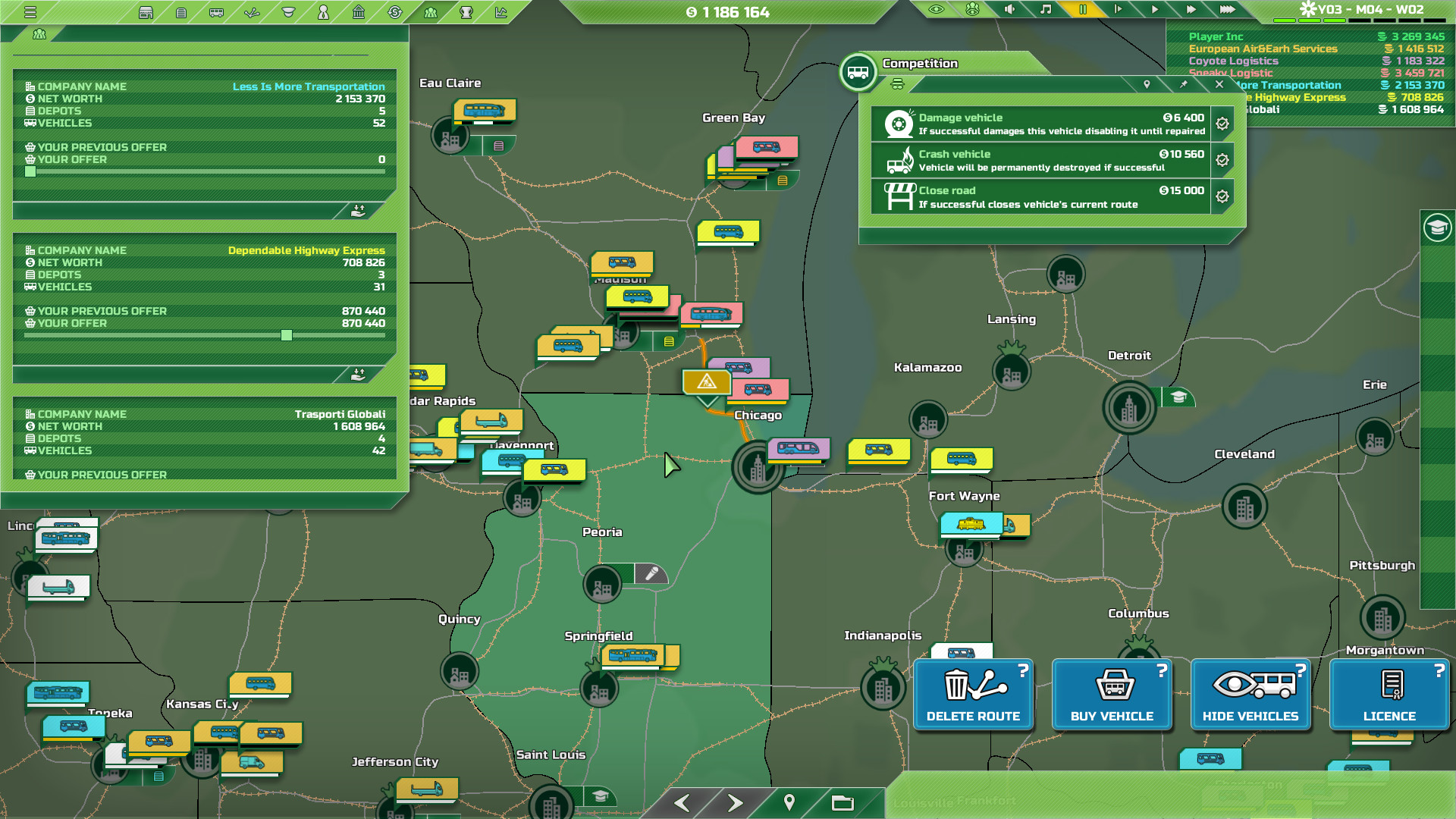
Task: Open the Competition panel icon in toolbar
Action: 429,12
